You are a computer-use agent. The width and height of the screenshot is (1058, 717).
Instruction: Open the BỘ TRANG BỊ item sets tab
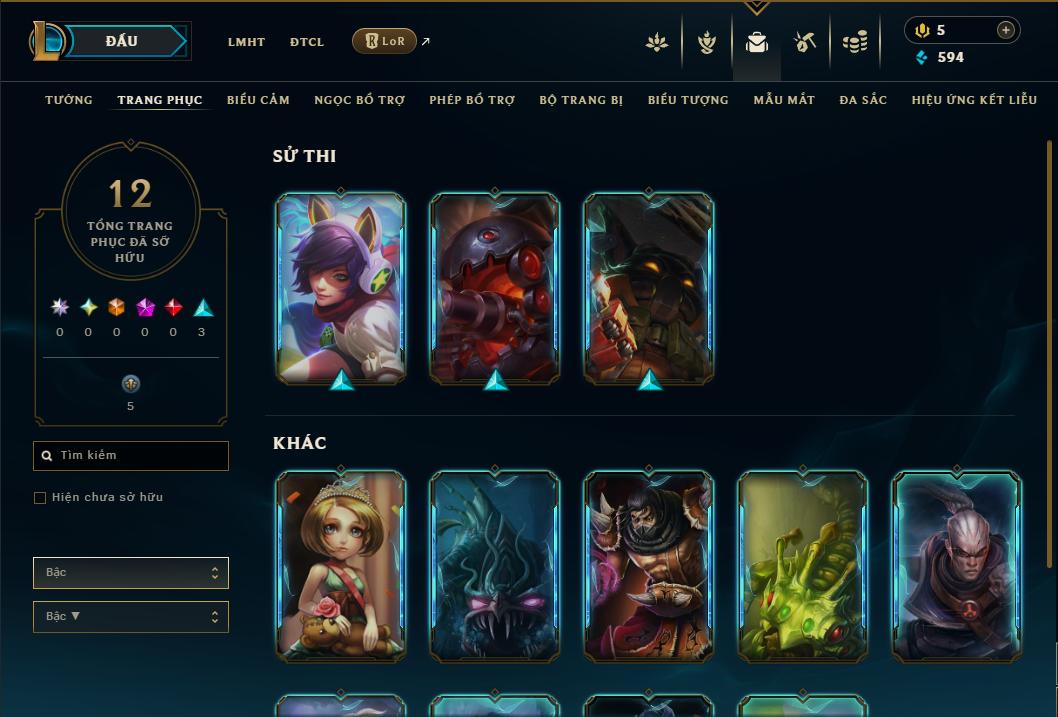click(x=581, y=100)
